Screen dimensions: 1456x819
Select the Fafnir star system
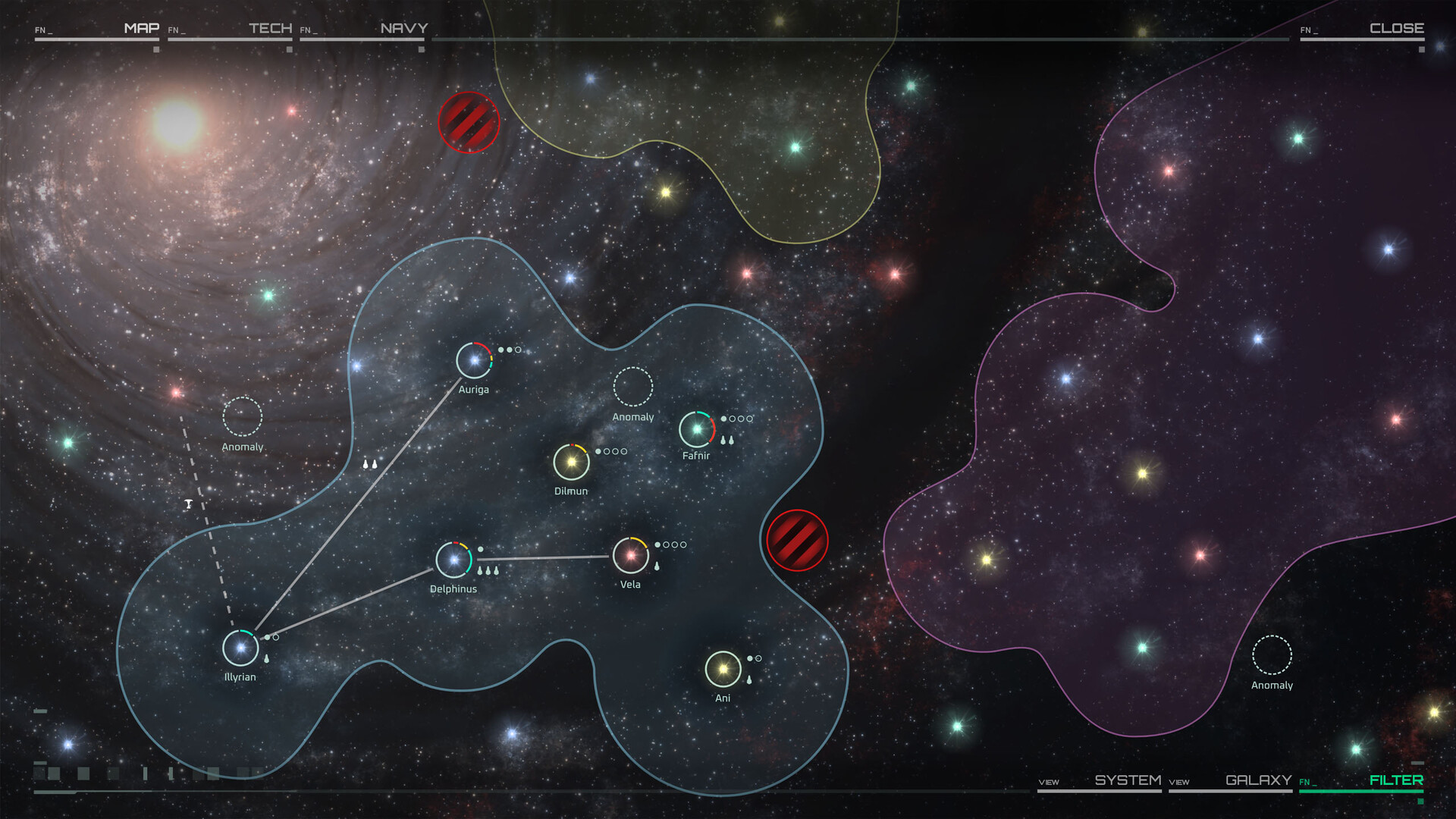coord(697,429)
